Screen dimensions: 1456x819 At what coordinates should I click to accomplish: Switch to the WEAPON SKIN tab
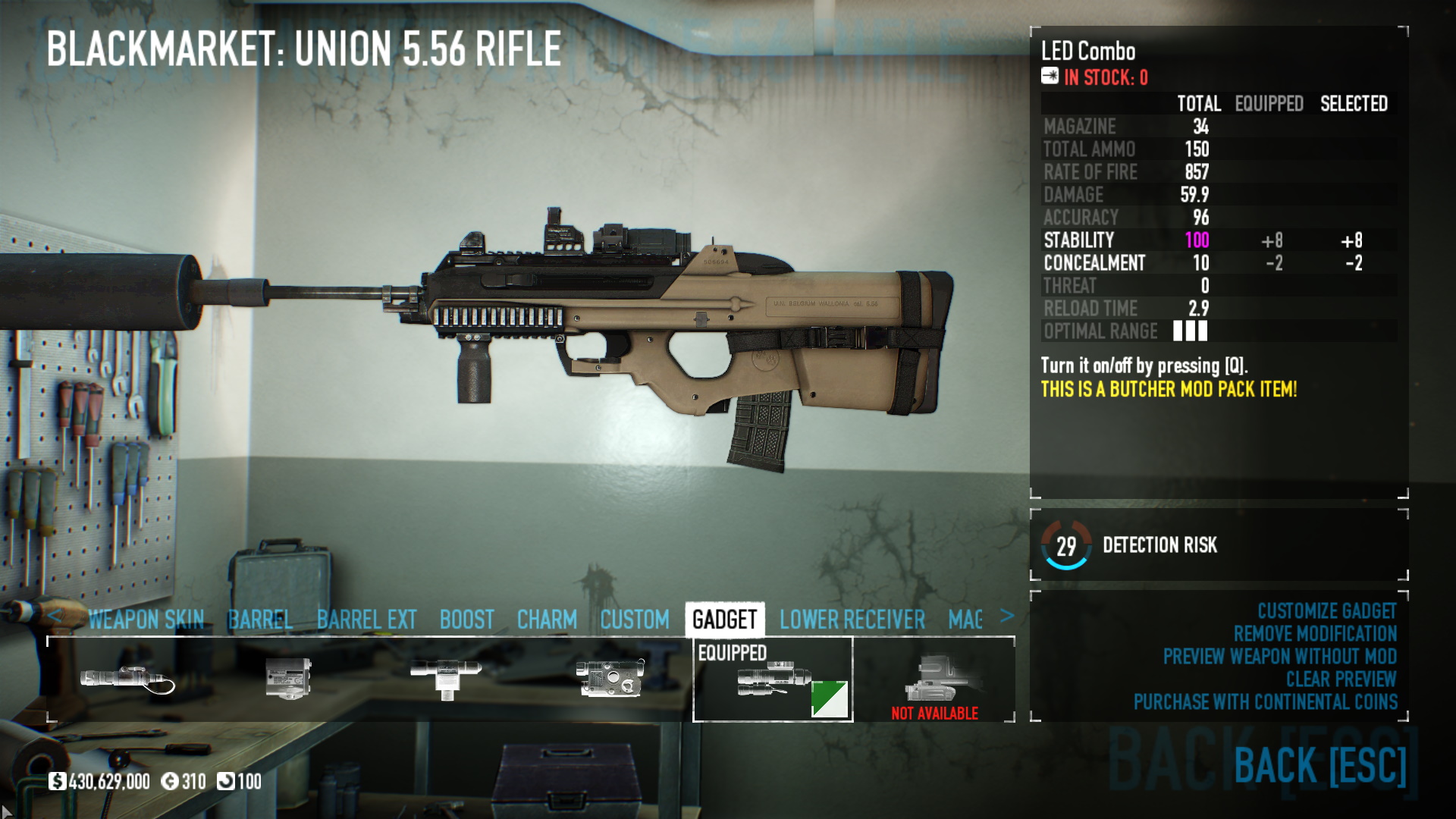tap(146, 620)
